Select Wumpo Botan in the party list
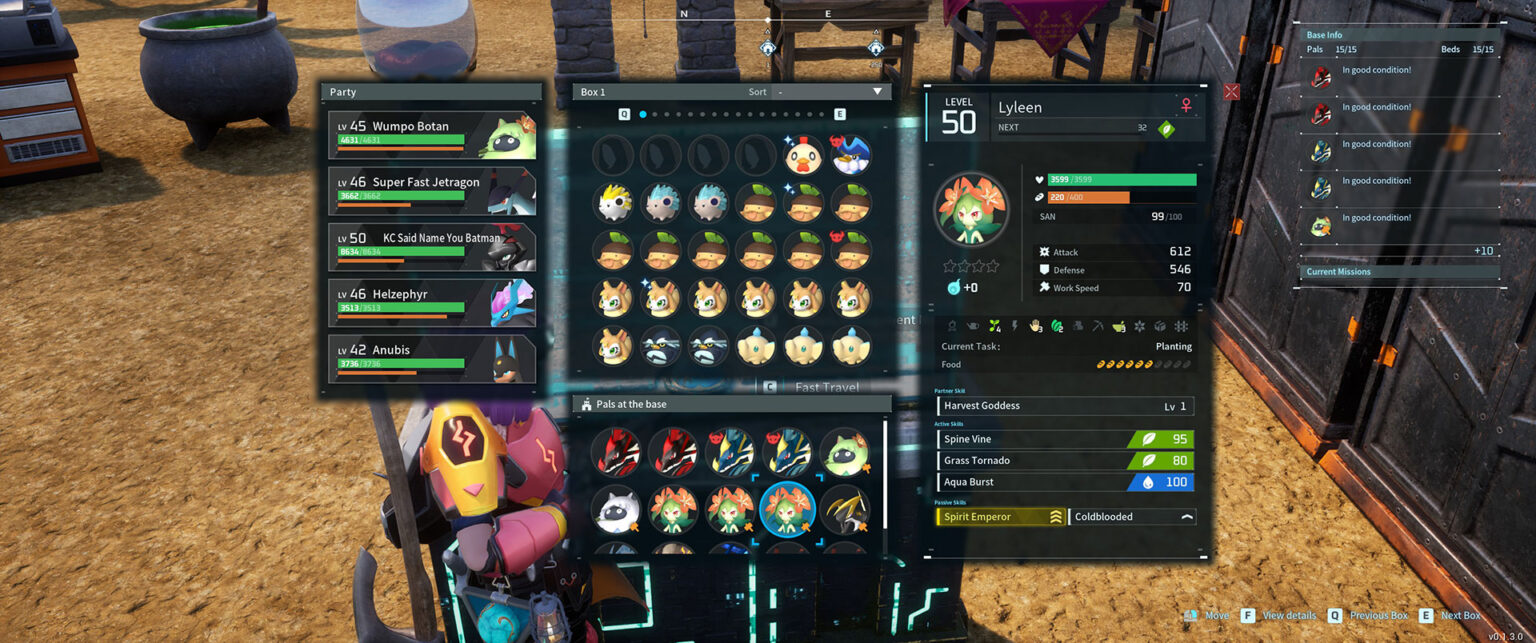The image size is (1536, 643). coord(431,135)
